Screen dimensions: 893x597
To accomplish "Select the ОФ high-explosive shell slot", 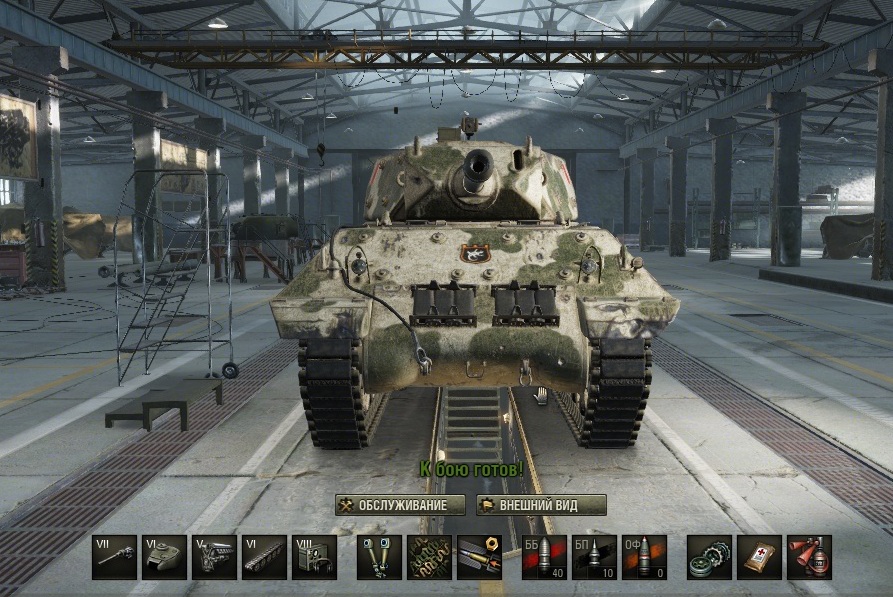I will point(644,557).
